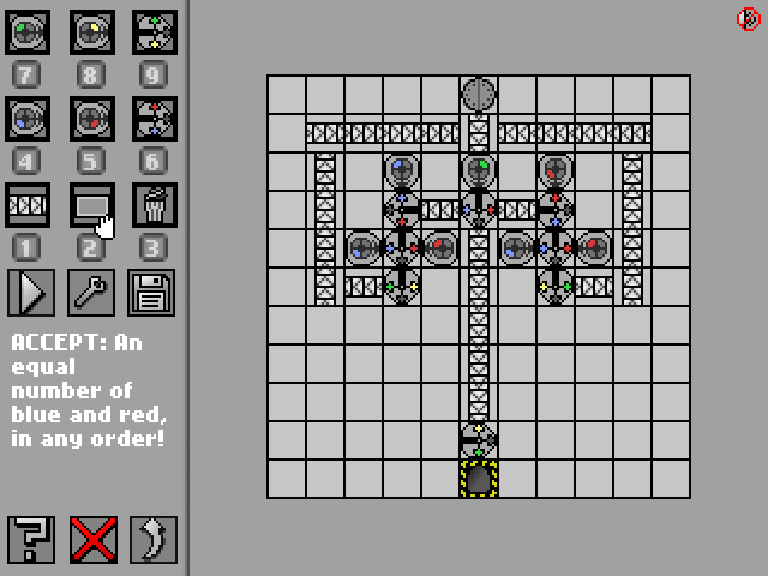Image resolution: width=768 pixels, height=577 pixels.
Task: Pick the red writer component
Action: coord(91,118)
